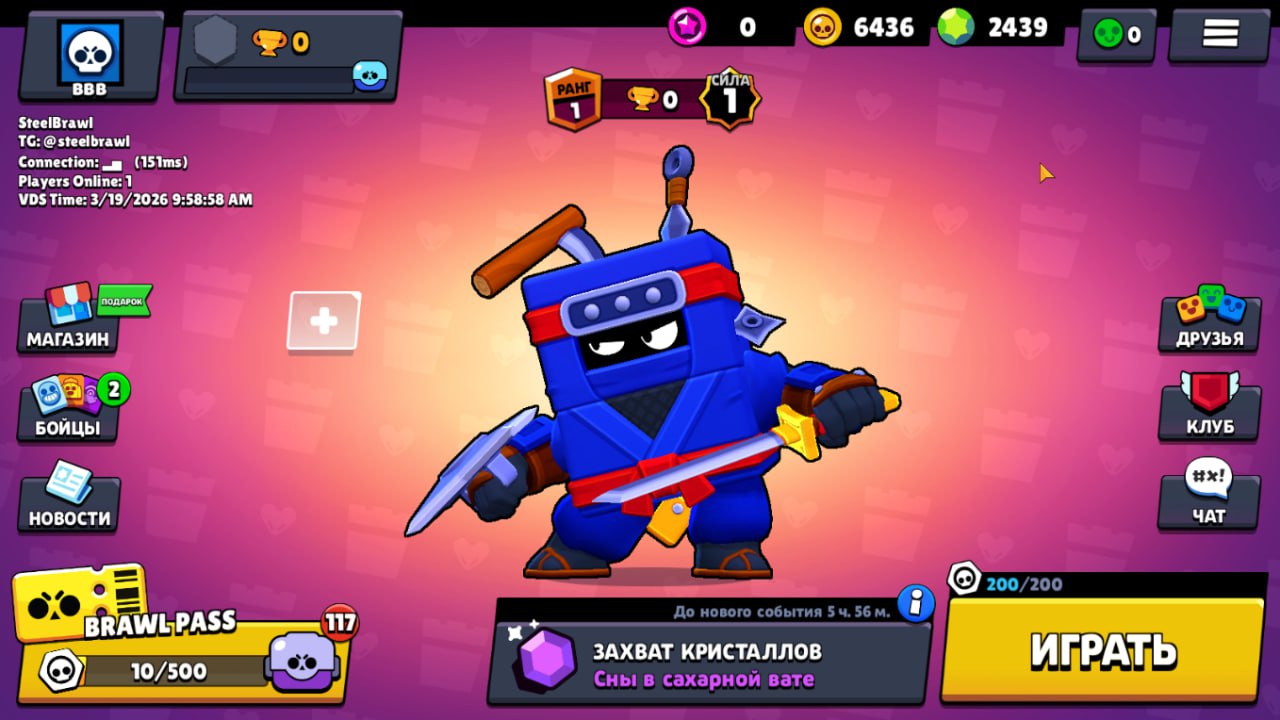Viewport: 1280px width, 720px height.
Task: Click the plus skin selector tile
Action: (323, 320)
